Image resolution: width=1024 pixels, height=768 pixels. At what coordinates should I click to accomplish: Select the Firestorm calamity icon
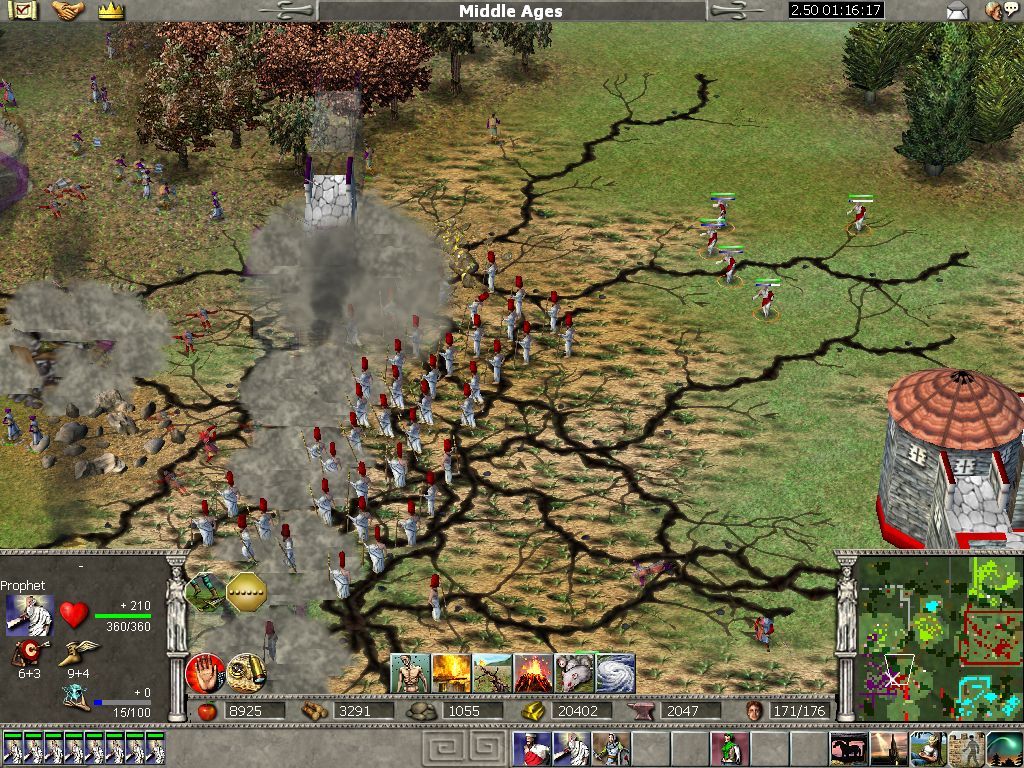tap(451, 673)
